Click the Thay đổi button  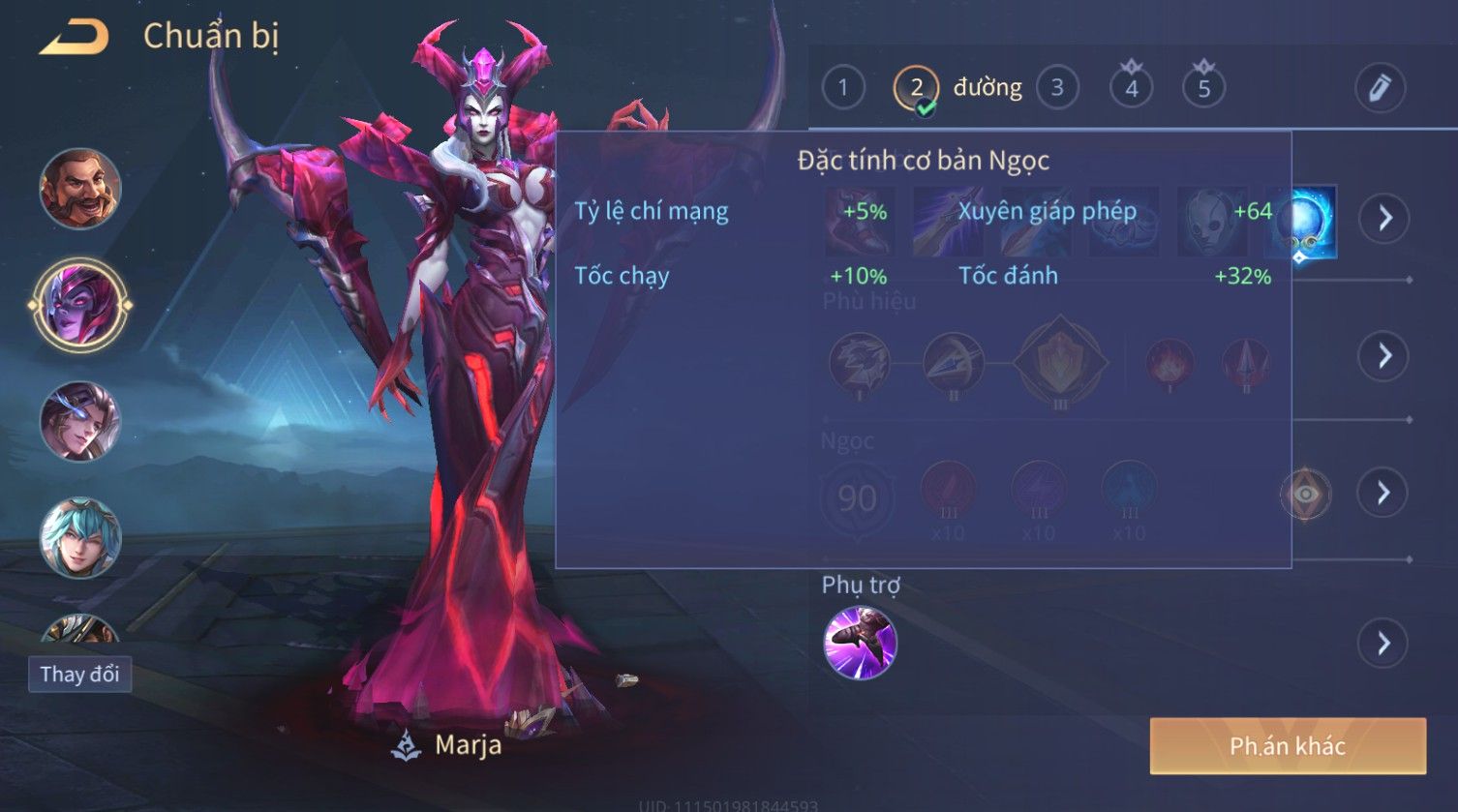(79, 674)
